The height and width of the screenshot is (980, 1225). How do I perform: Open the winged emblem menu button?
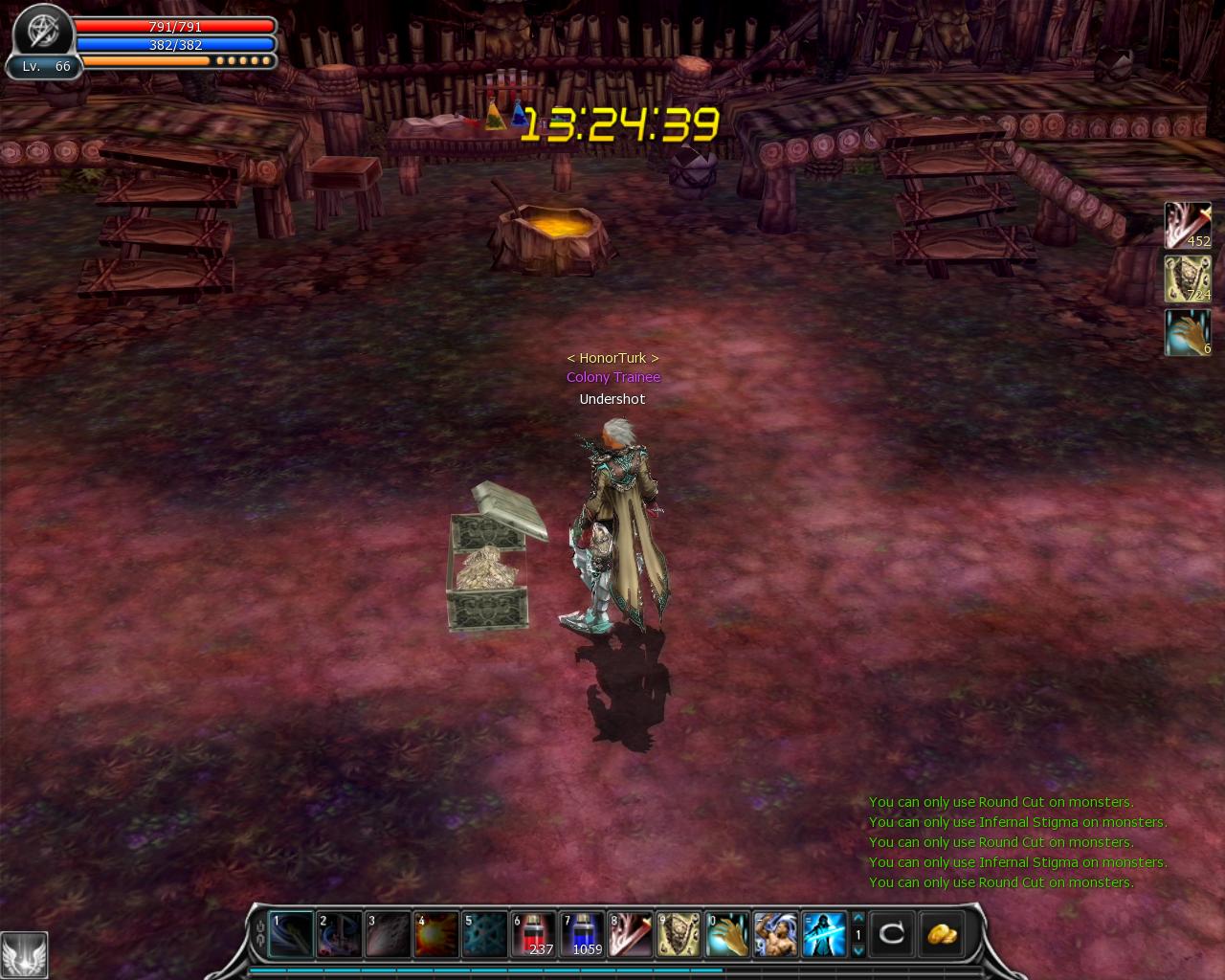pos(23,954)
